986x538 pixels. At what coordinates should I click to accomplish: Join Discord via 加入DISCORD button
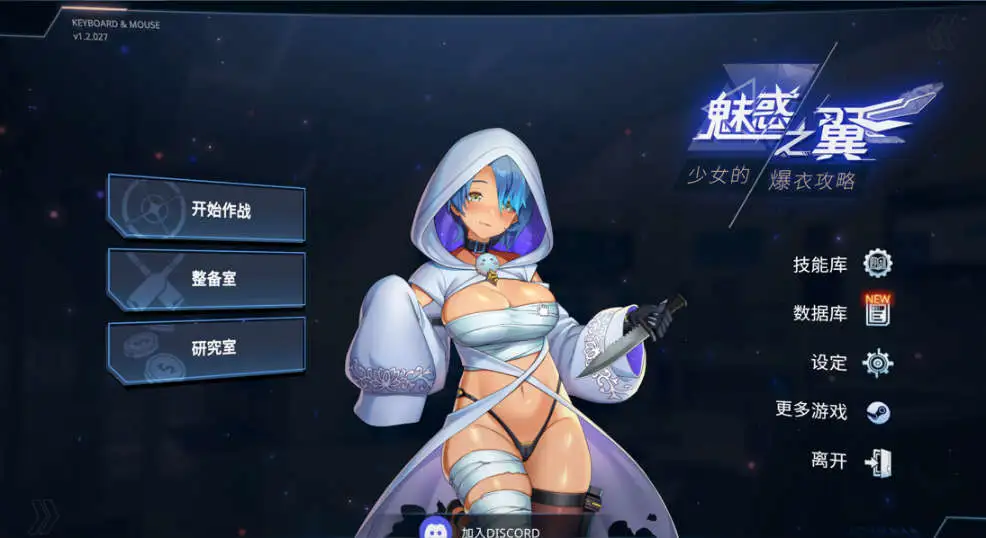coord(480,529)
